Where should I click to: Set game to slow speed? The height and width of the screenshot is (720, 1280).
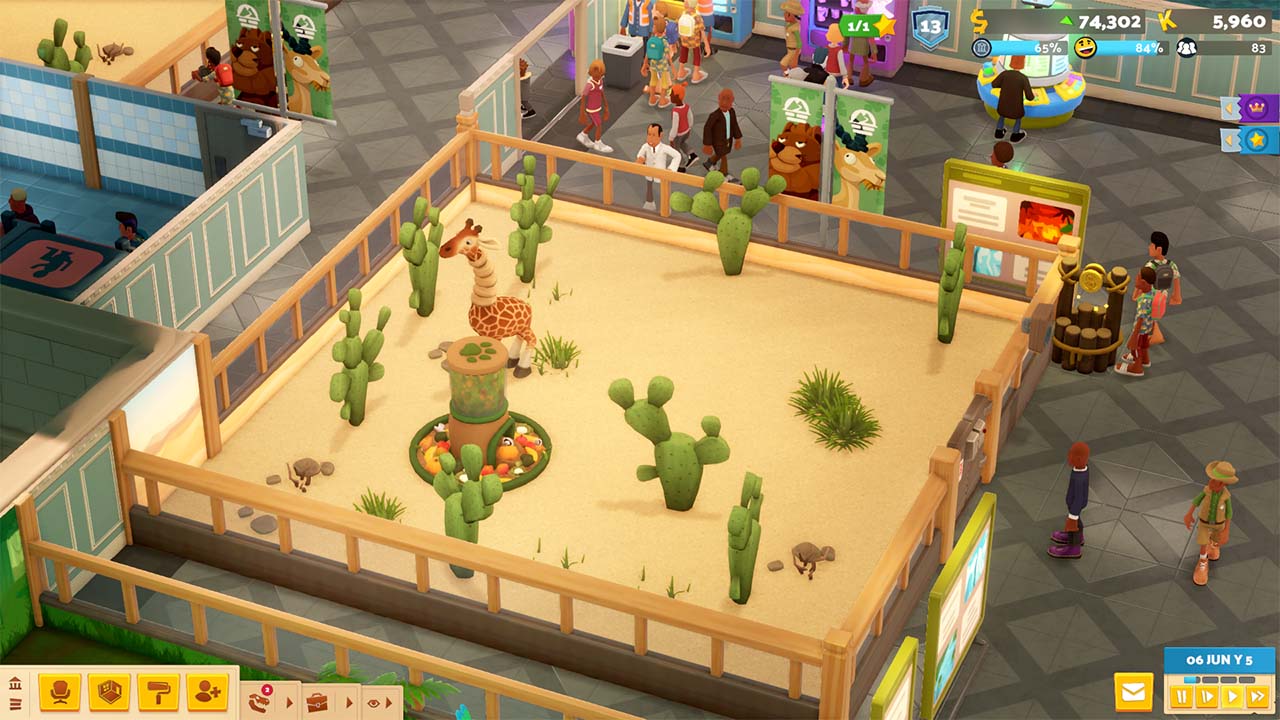[1207, 696]
